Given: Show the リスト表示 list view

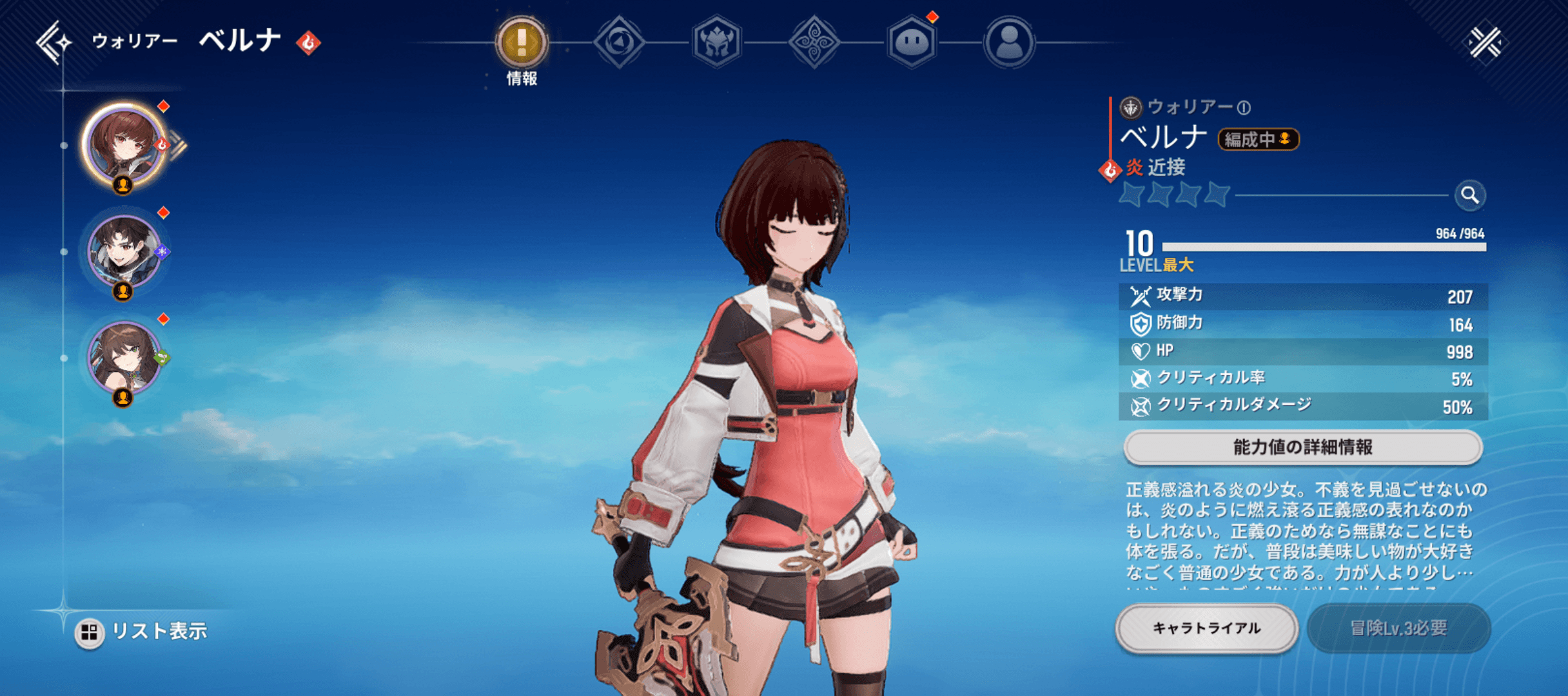Looking at the screenshot, I should 142,632.
